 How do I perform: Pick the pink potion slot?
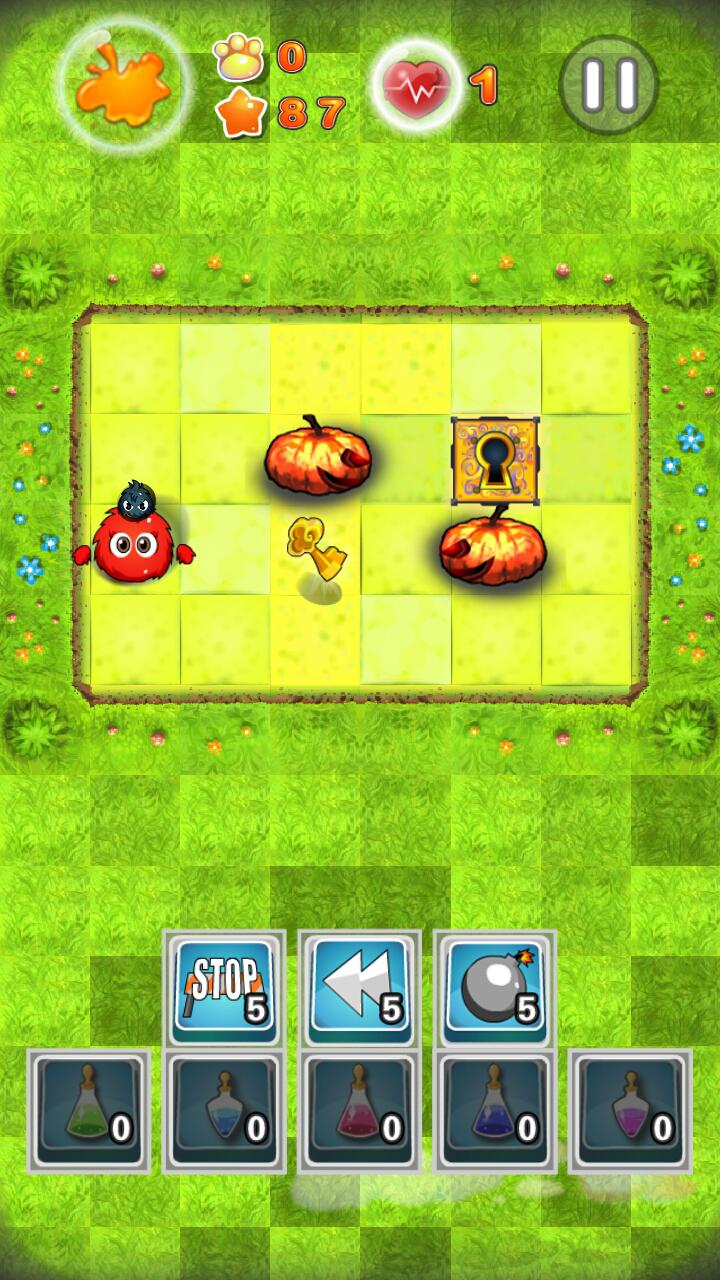[360, 1110]
